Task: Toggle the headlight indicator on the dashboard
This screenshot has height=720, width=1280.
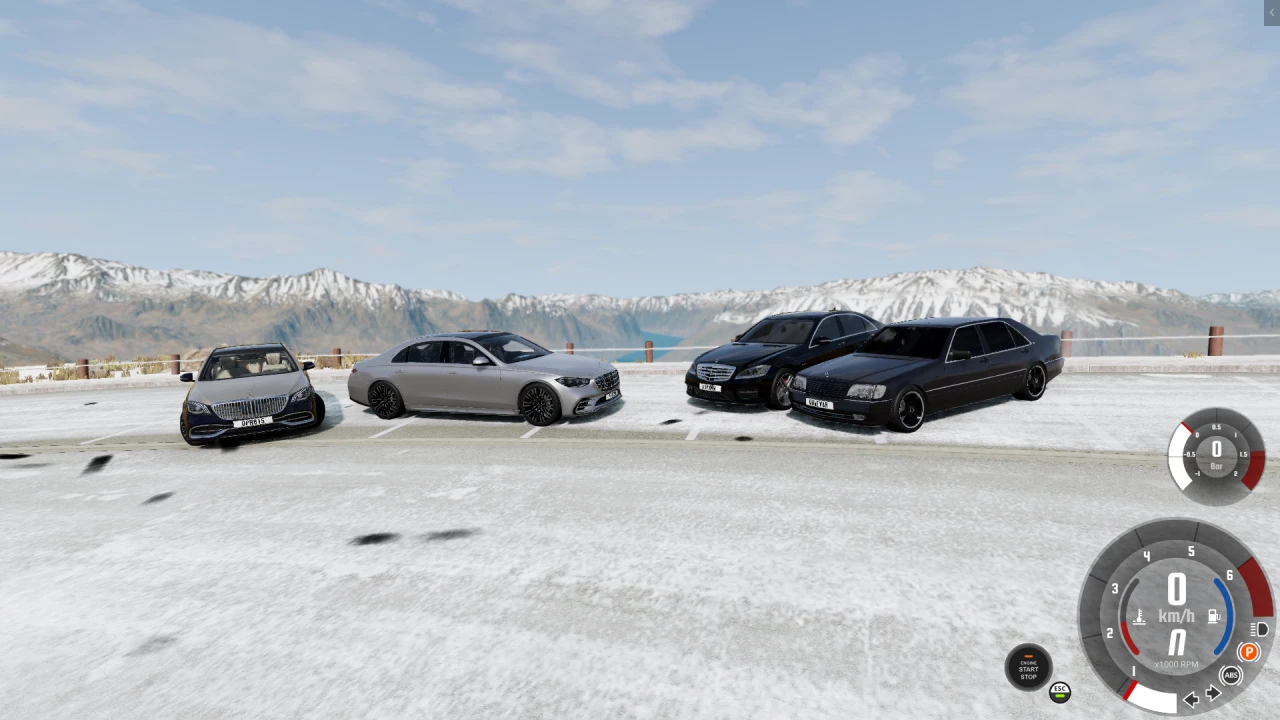Action: coord(1258,630)
